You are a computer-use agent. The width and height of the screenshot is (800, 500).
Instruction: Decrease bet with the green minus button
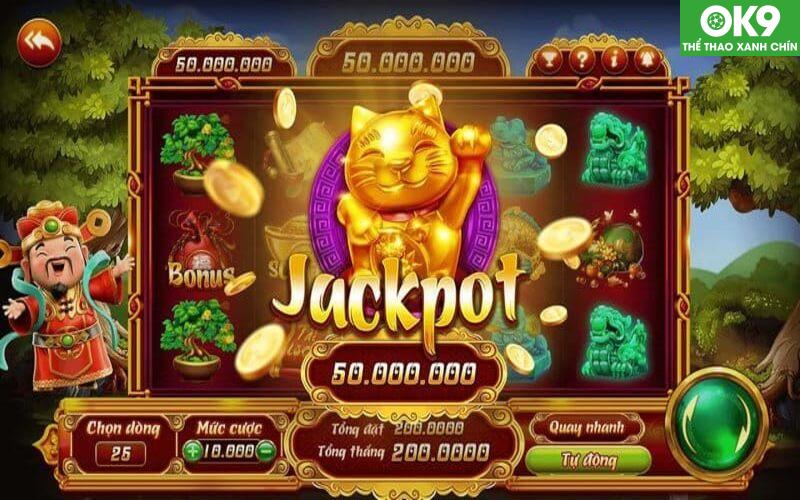pos(265,450)
